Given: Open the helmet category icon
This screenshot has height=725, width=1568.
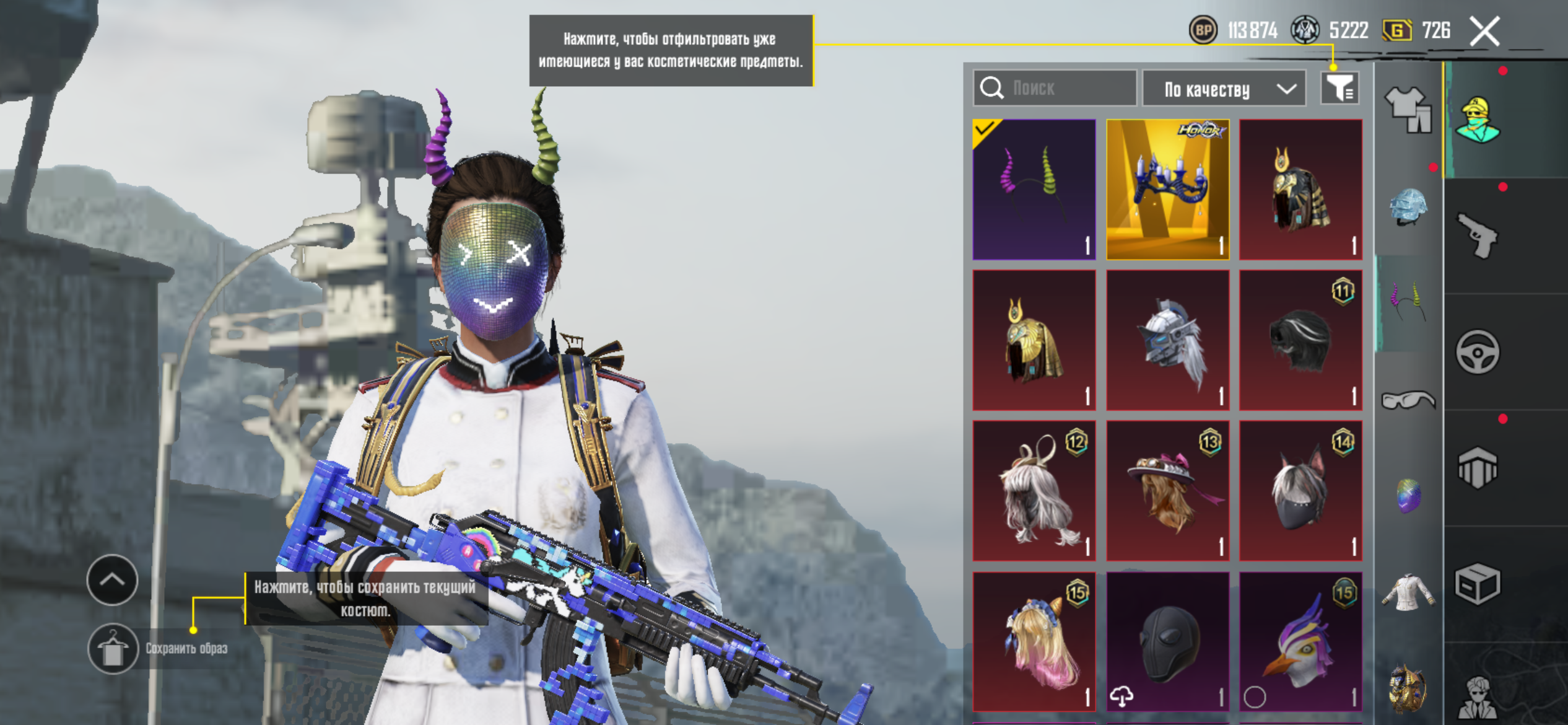Looking at the screenshot, I should click(x=1408, y=206).
